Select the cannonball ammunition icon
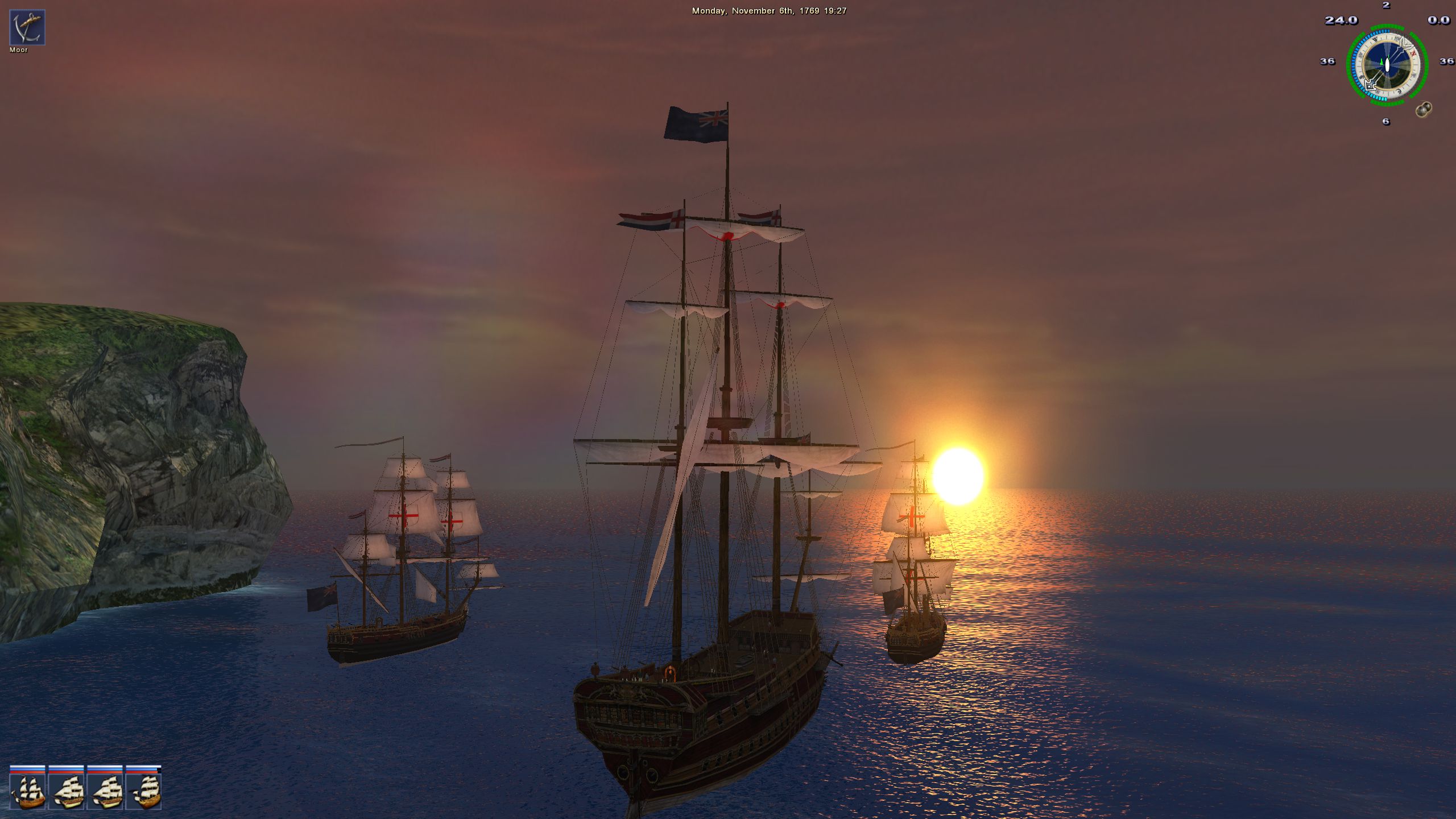 tap(1423, 109)
